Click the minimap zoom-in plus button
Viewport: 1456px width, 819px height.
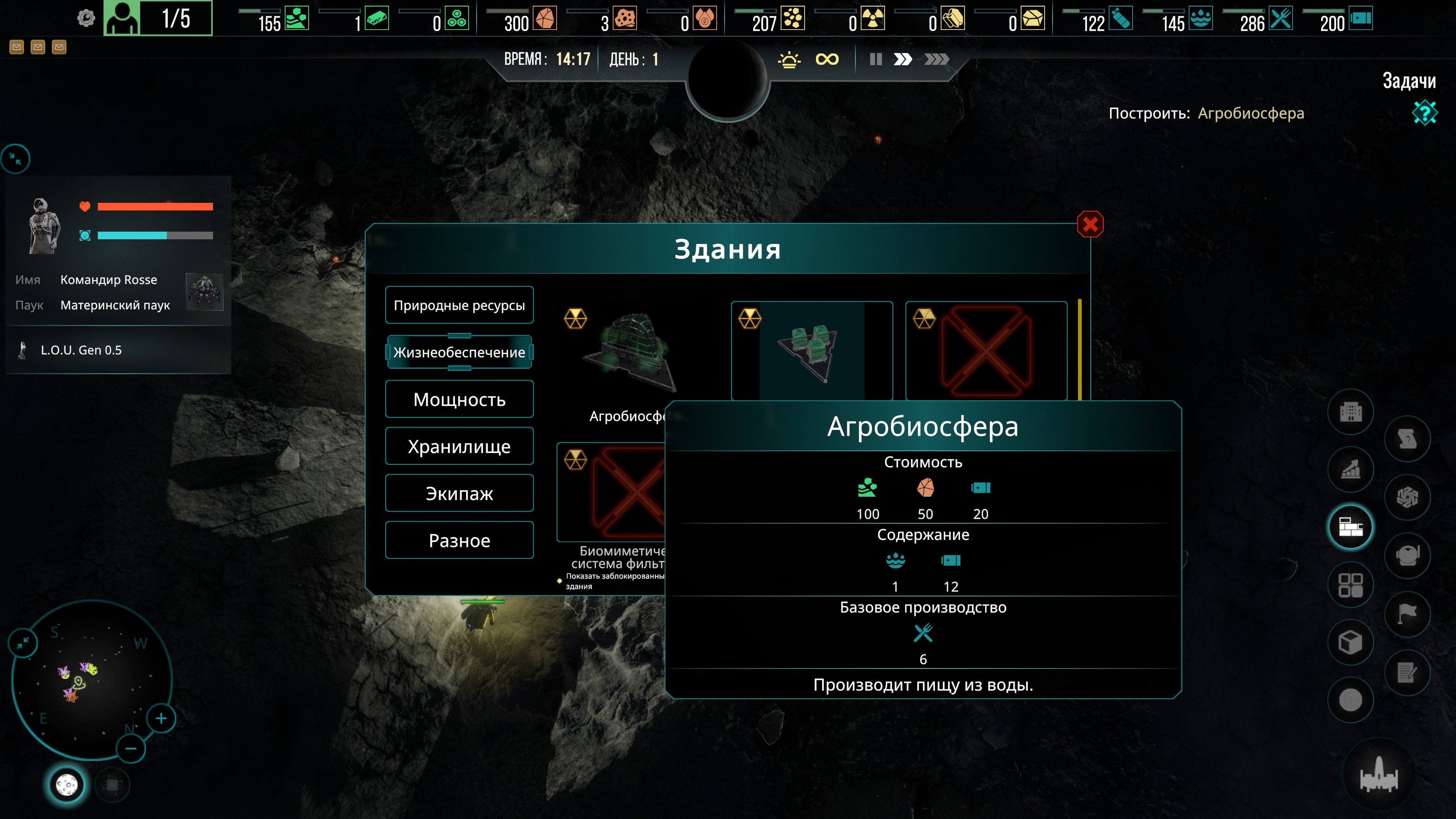[x=161, y=719]
